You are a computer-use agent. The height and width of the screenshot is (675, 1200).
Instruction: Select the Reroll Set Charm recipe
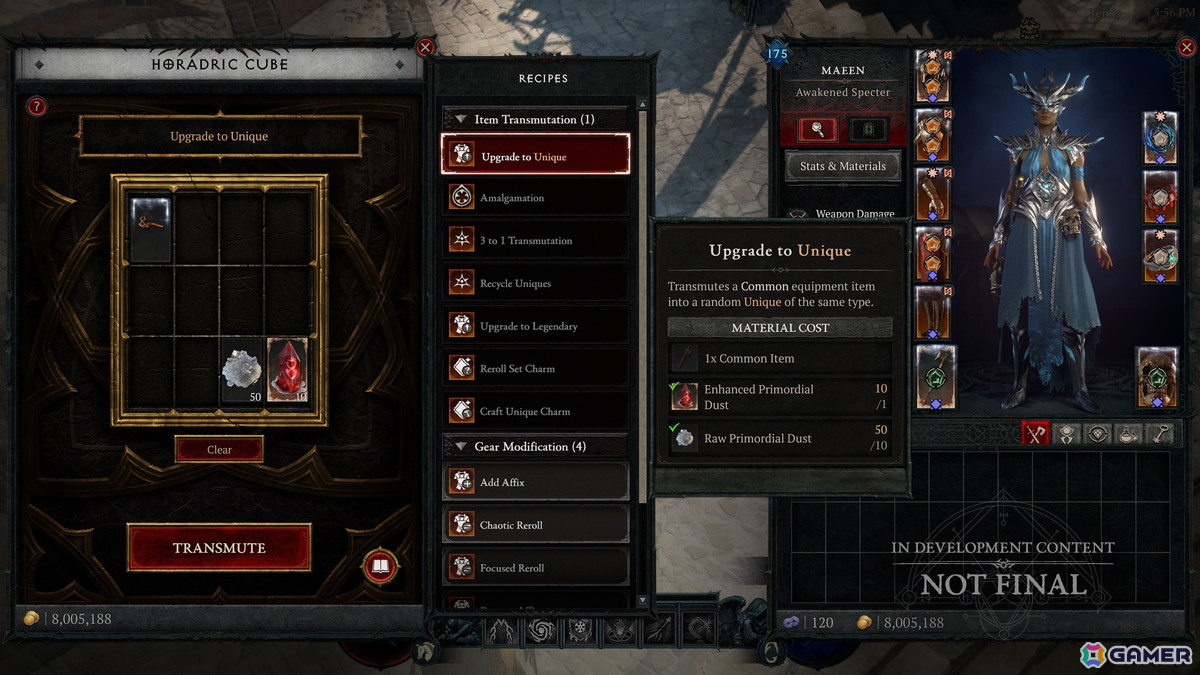(x=535, y=369)
